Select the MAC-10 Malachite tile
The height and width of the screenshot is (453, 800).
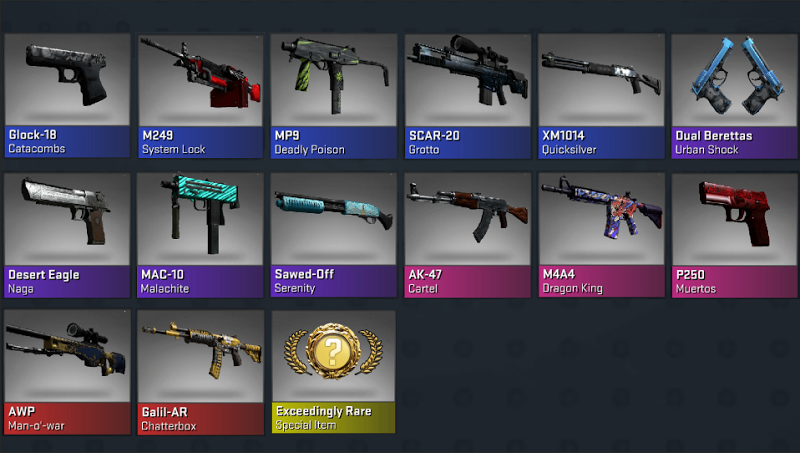(200, 235)
